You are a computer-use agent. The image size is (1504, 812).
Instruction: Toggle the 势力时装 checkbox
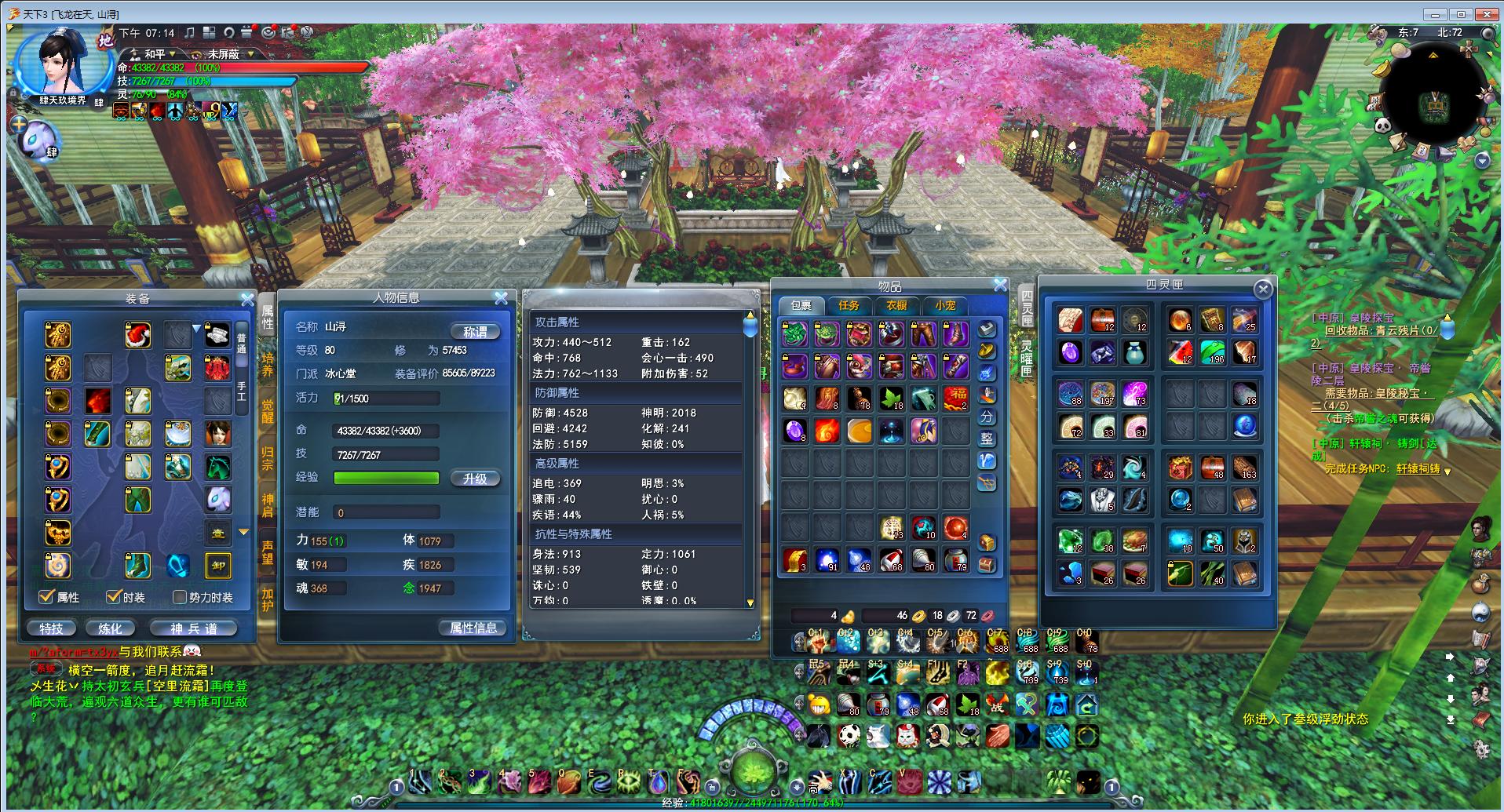[180, 597]
